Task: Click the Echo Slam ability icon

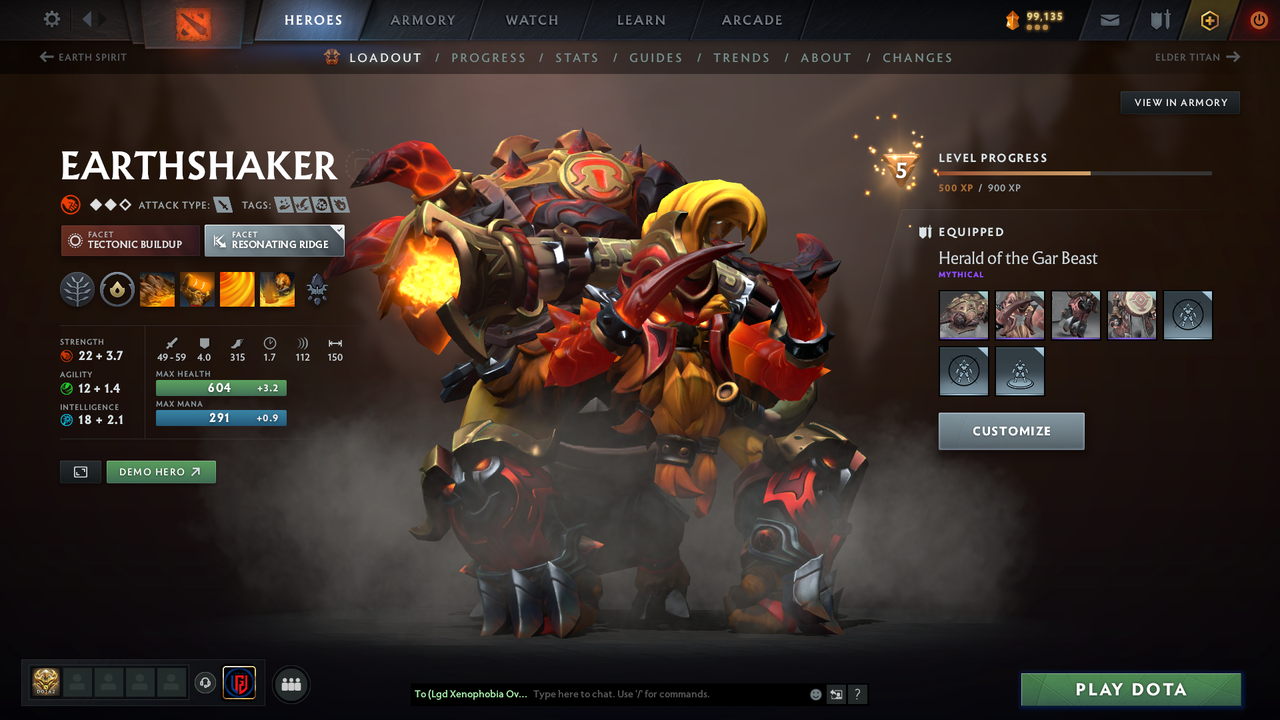Action: [x=276, y=289]
